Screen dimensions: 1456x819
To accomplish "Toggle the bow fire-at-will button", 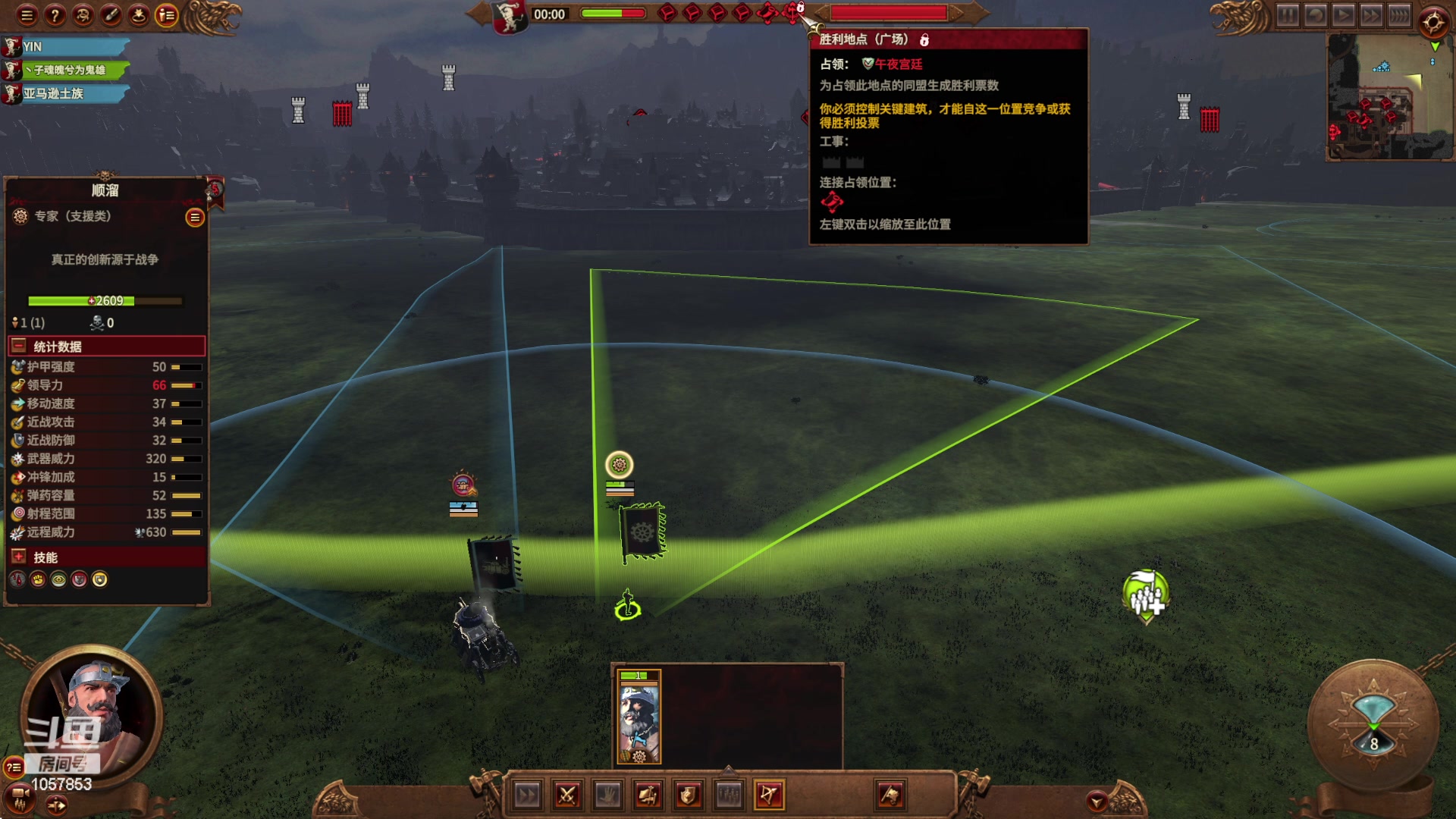I will point(769,795).
